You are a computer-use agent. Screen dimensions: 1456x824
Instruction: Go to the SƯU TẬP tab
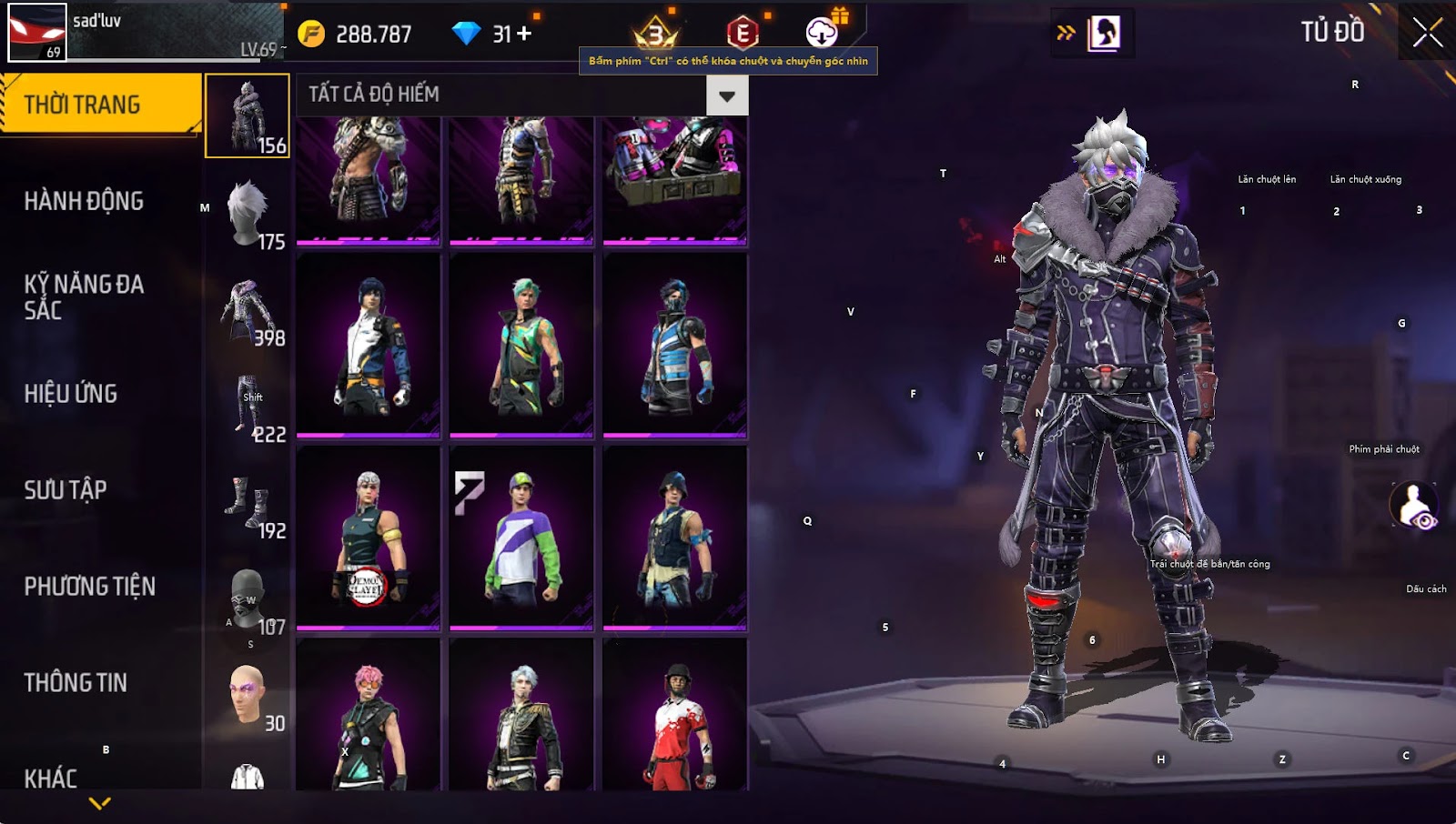point(66,490)
